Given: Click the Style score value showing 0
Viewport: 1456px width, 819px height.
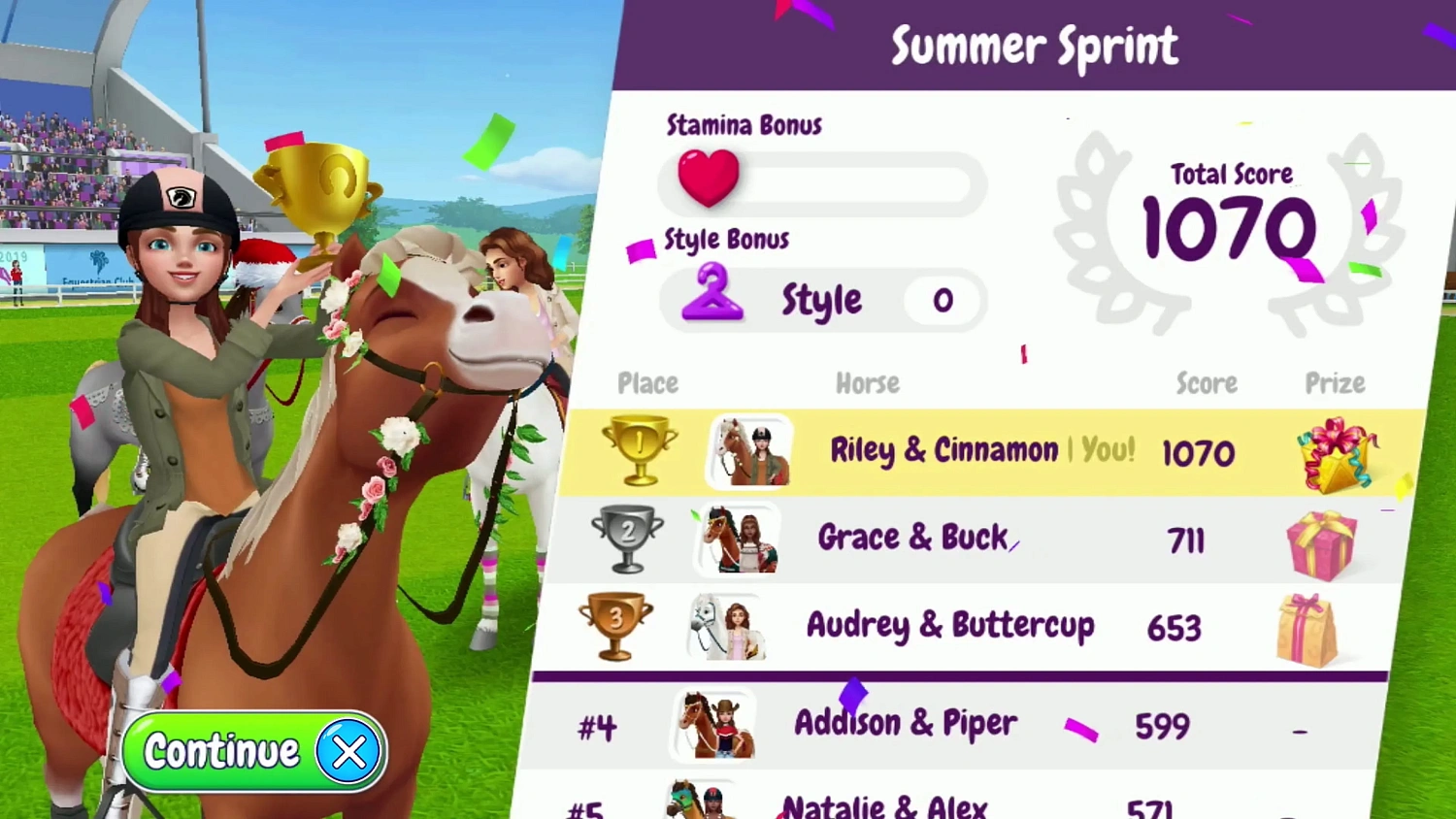Looking at the screenshot, I should (x=942, y=301).
